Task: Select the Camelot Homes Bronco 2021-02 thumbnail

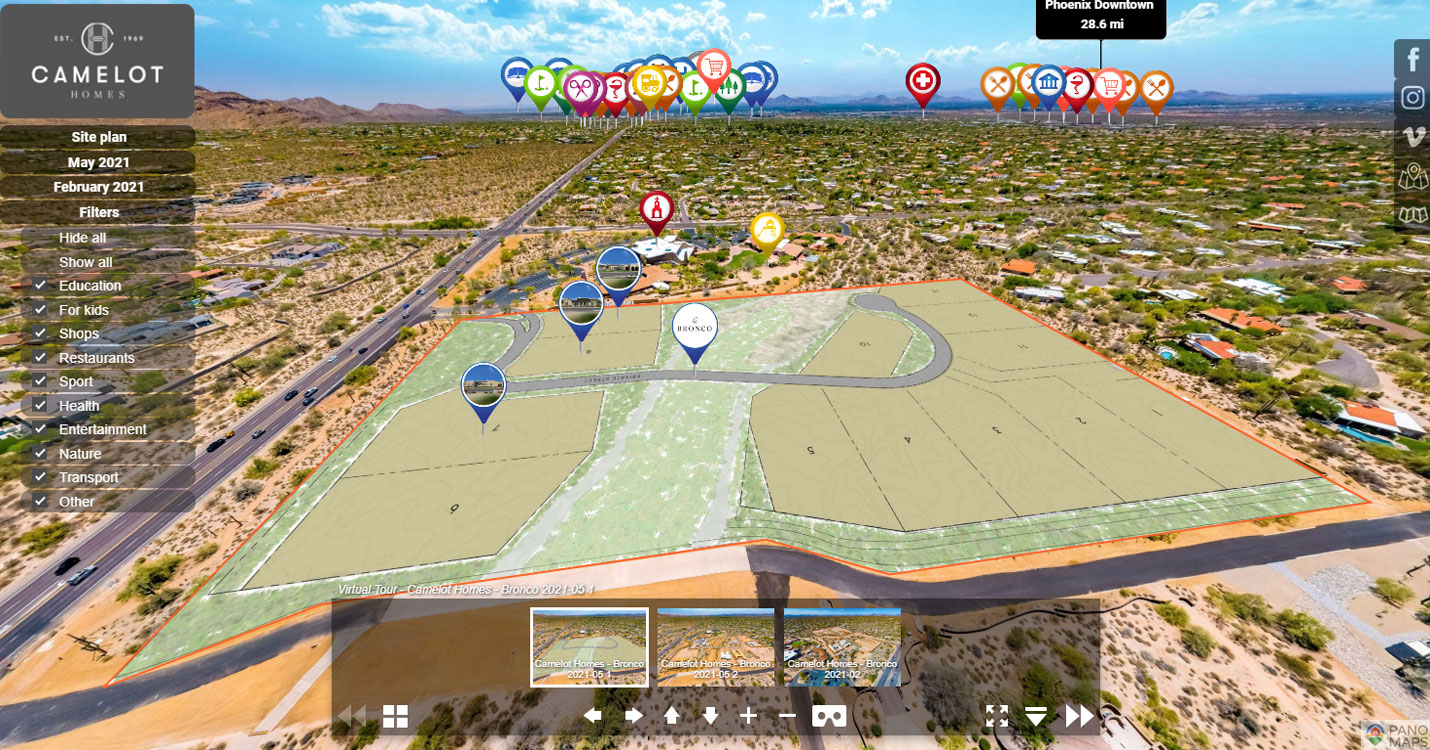Action: pyautogui.click(x=843, y=647)
